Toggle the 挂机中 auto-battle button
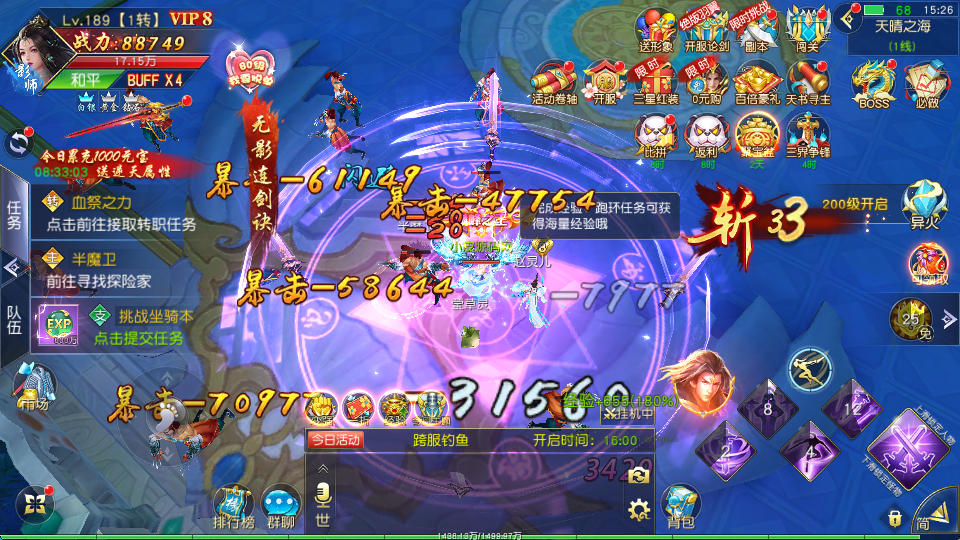This screenshot has width=960, height=540. 627,413
